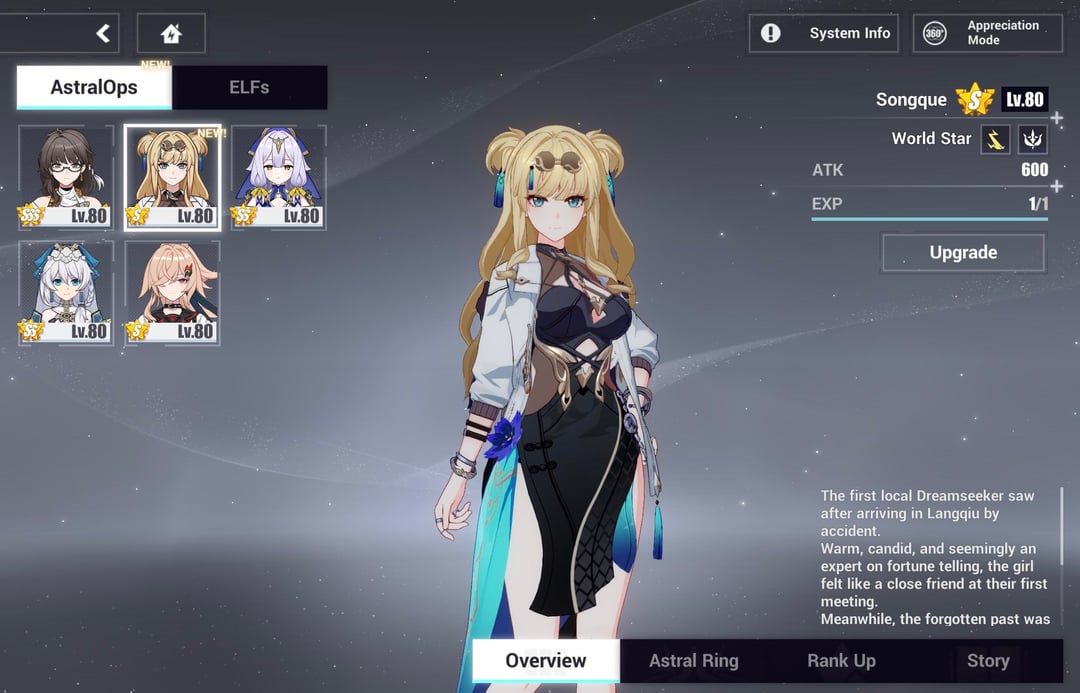This screenshot has width=1080, height=693.
Task: Select the blonde Songque character portrait
Action: point(172,178)
